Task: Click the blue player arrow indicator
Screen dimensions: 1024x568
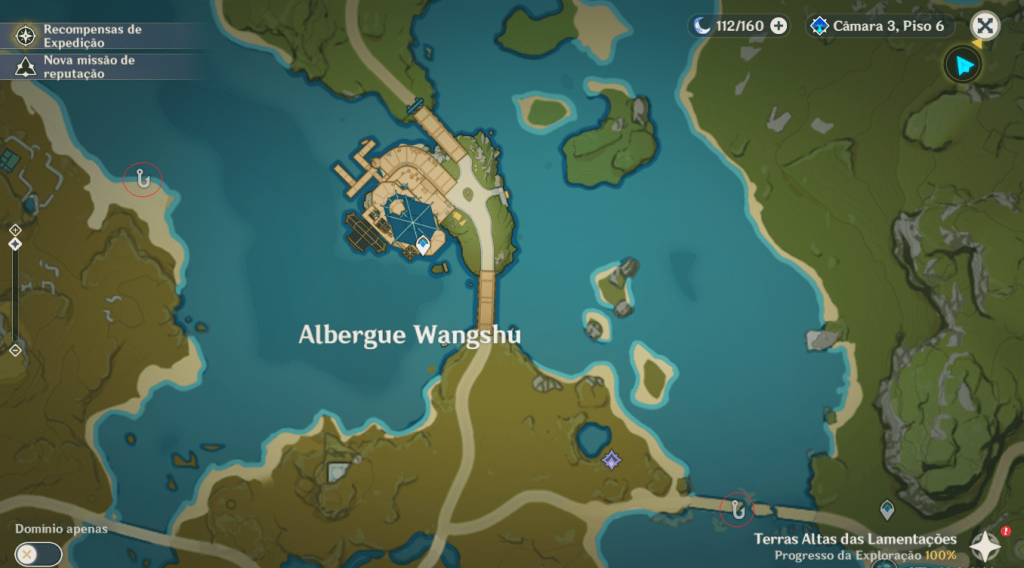Action: click(x=964, y=66)
